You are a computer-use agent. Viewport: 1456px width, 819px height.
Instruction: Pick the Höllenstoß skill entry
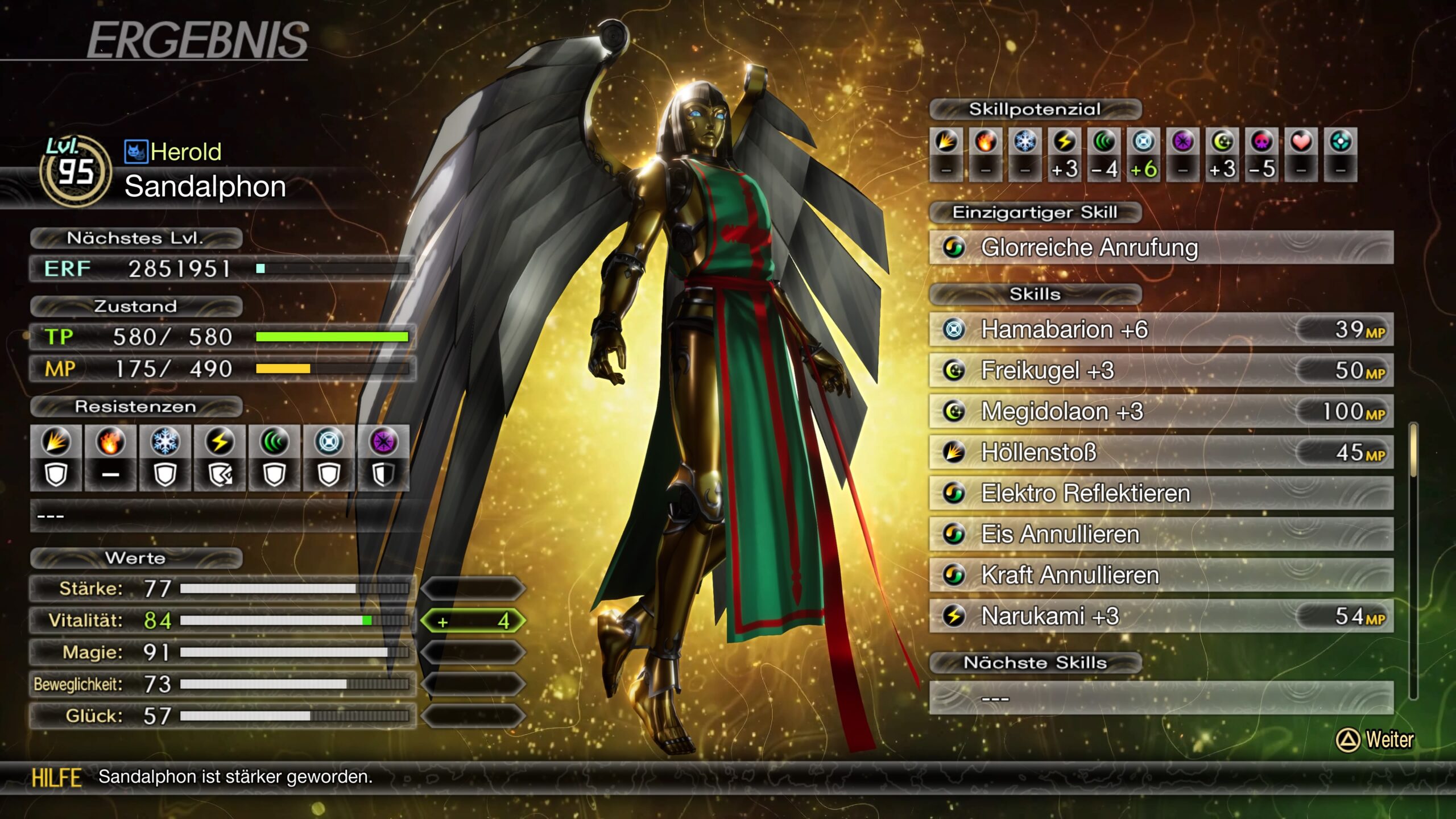tap(1160, 452)
